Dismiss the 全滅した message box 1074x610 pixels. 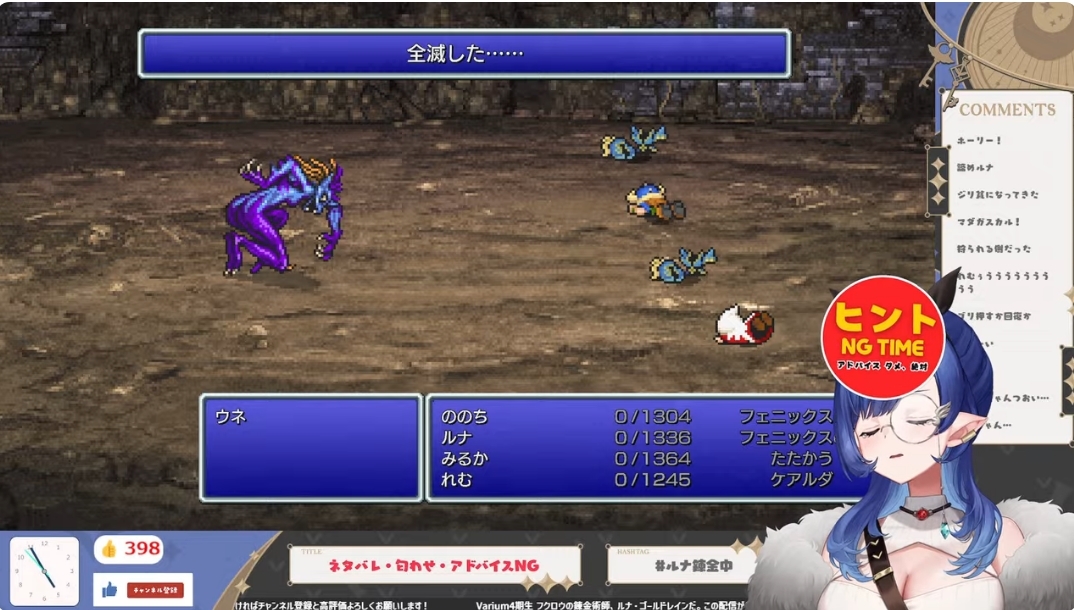click(464, 53)
